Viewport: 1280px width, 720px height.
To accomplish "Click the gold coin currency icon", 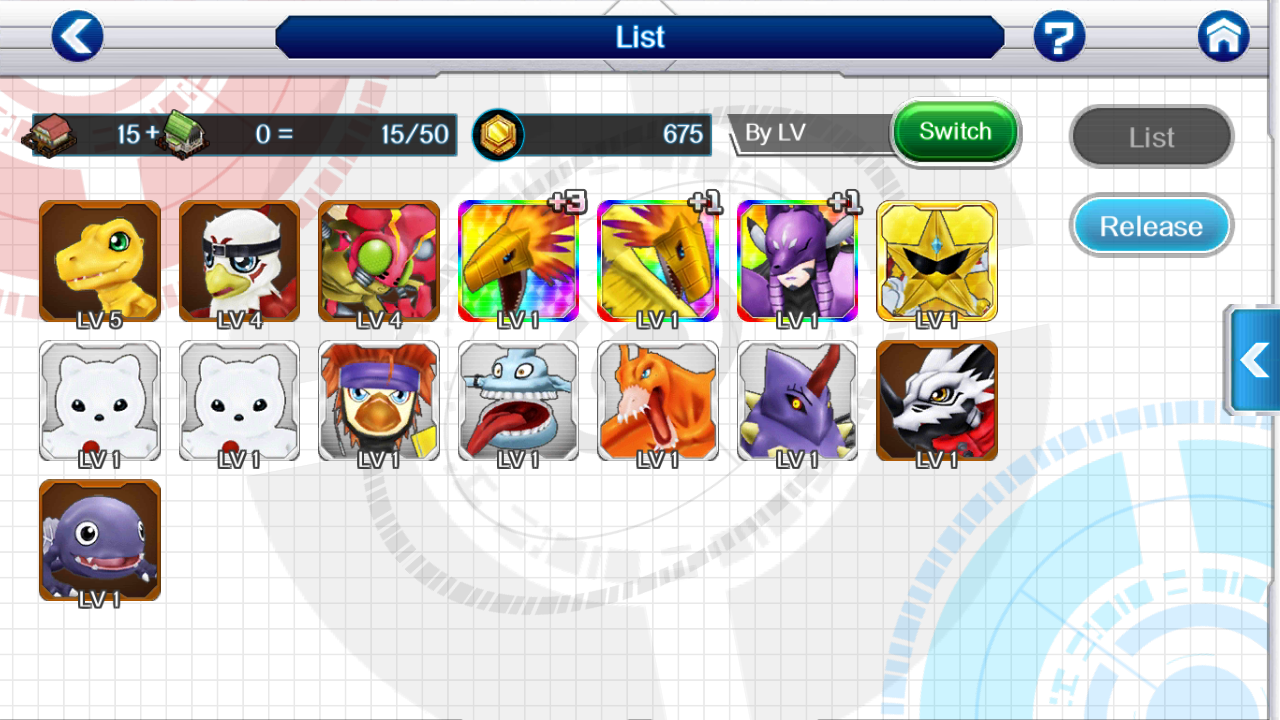I will [497, 134].
